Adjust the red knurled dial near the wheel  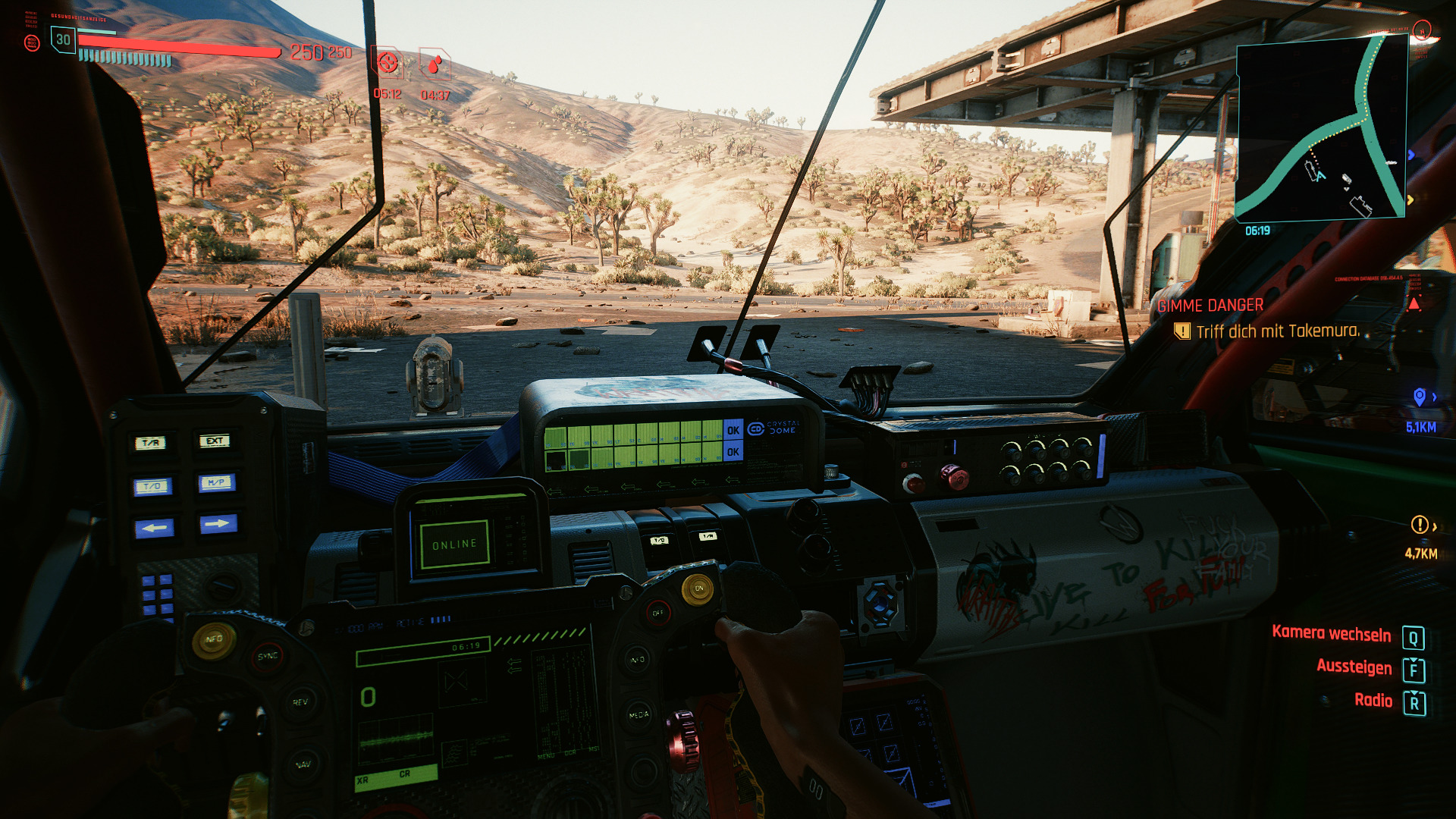[685, 743]
